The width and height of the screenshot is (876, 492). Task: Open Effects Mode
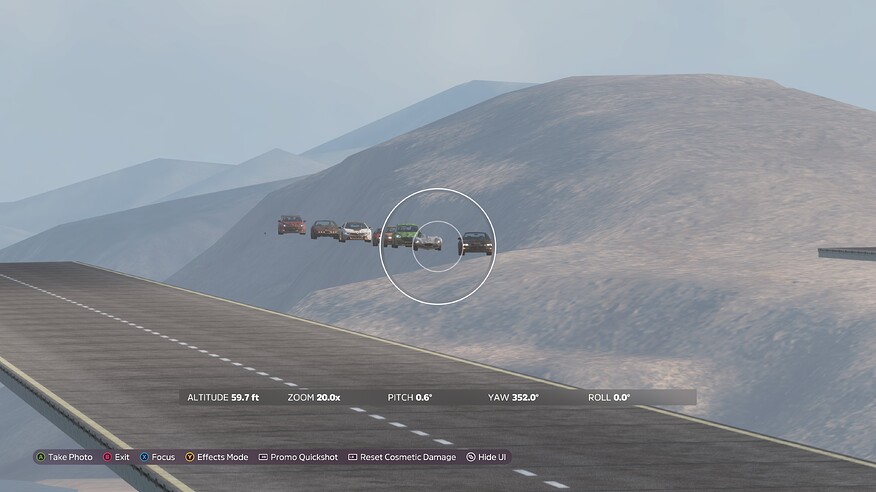pos(221,457)
